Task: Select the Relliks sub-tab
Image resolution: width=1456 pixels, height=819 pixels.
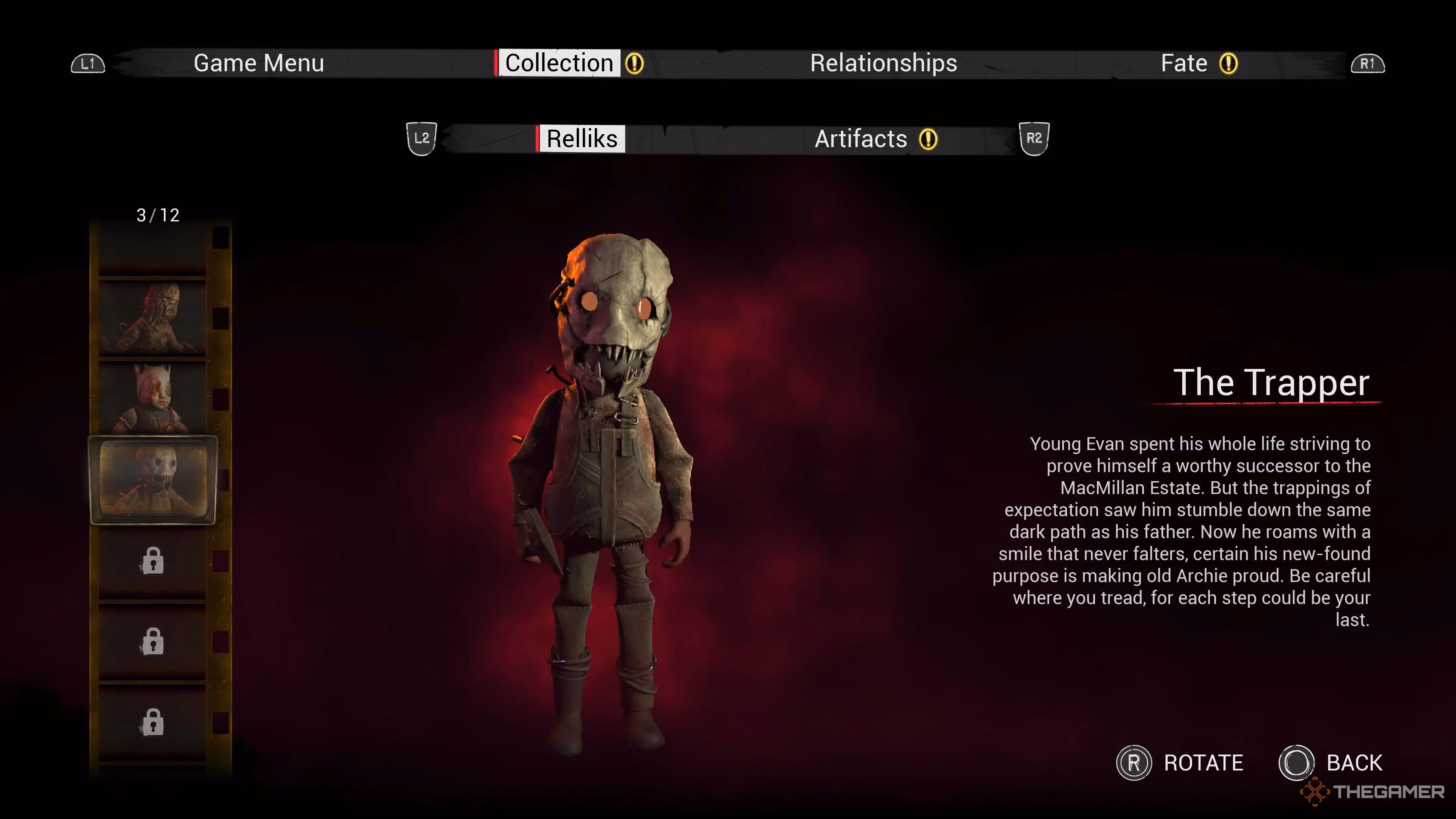Action: coord(582,138)
